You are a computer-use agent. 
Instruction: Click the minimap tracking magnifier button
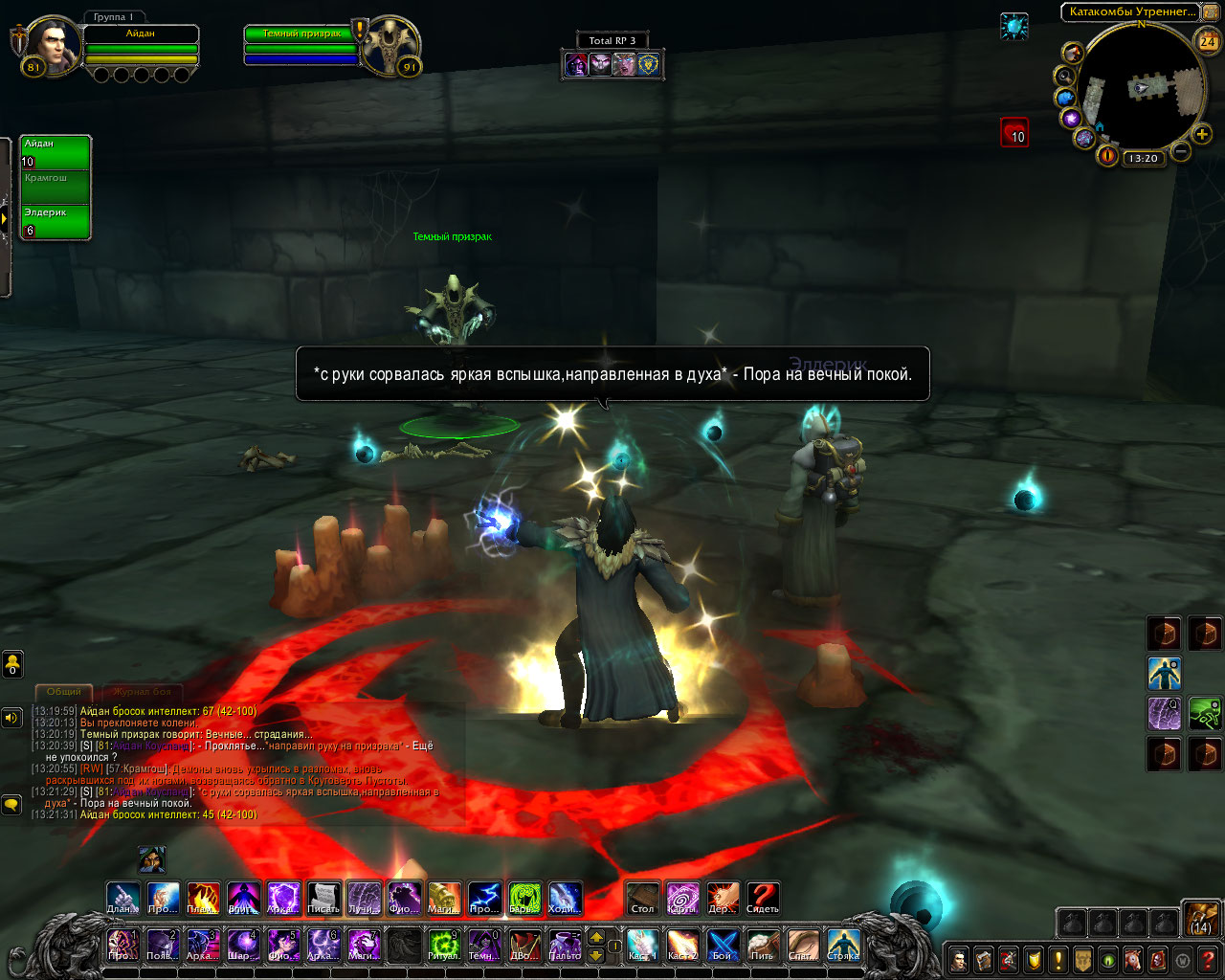1064,76
